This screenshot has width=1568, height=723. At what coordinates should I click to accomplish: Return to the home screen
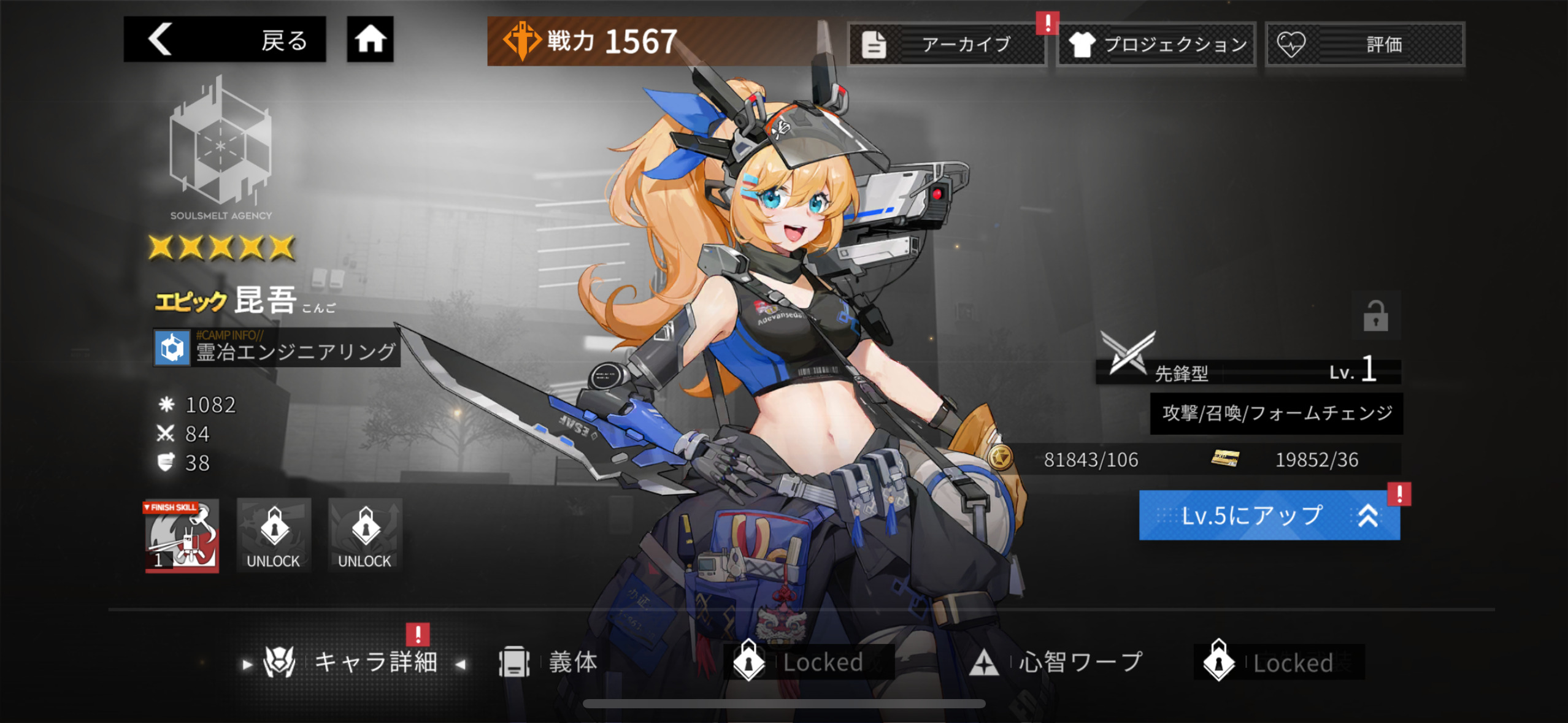[370, 40]
